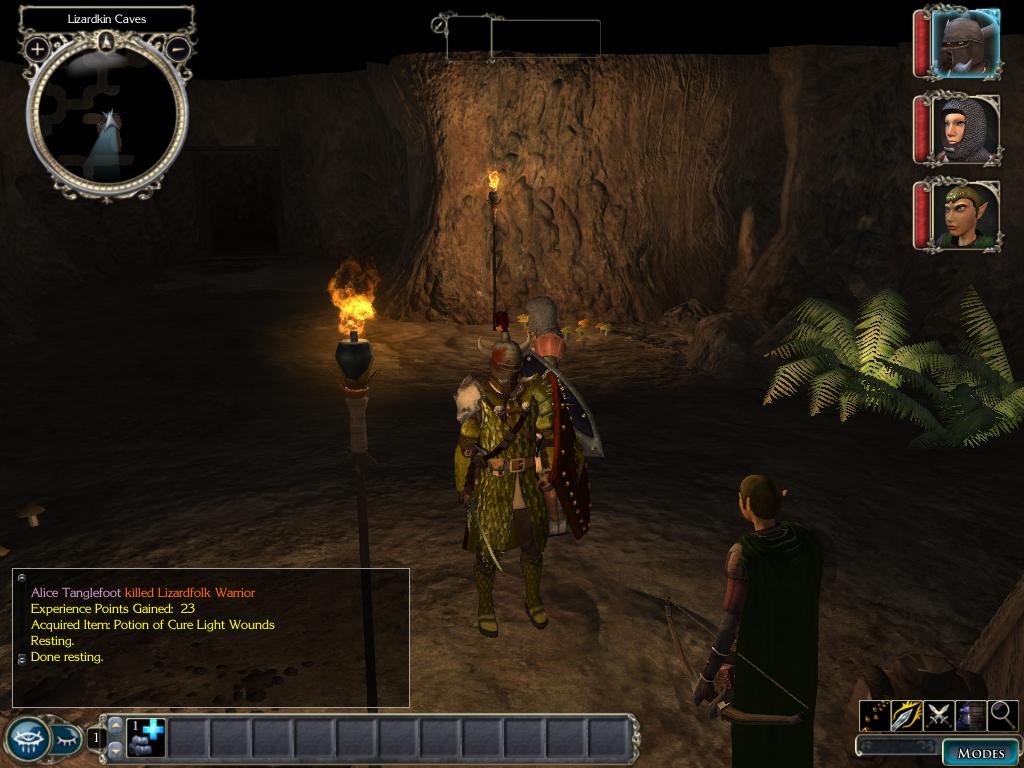Screen dimensions: 1024x768
Task: Zoom out the minimap with the minus button
Action: [177, 47]
